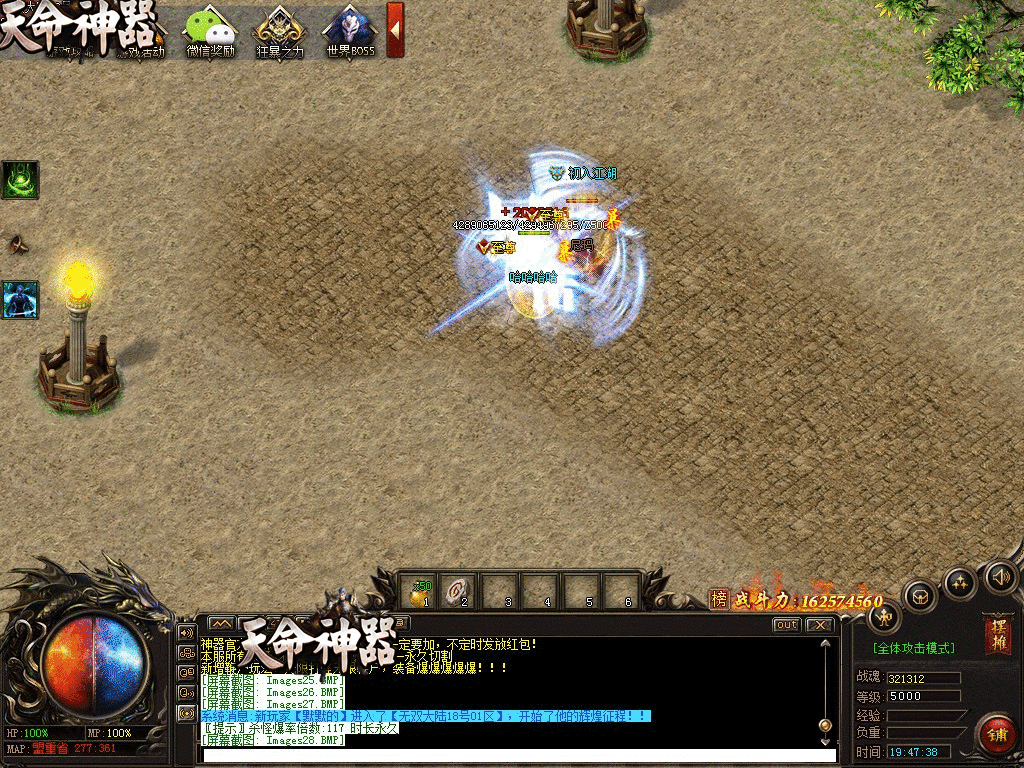Activate the blue warrior skill icon
Image resolution: width=1024 pixels, height=768 pixels.
(20, 299)
